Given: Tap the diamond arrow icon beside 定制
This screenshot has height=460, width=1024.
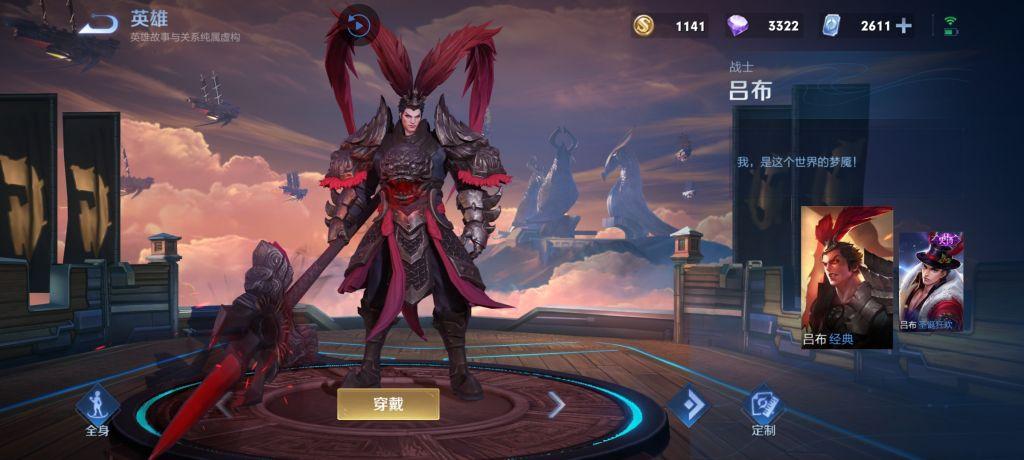Looking at the screenshot, I should [x=688, y=404].
